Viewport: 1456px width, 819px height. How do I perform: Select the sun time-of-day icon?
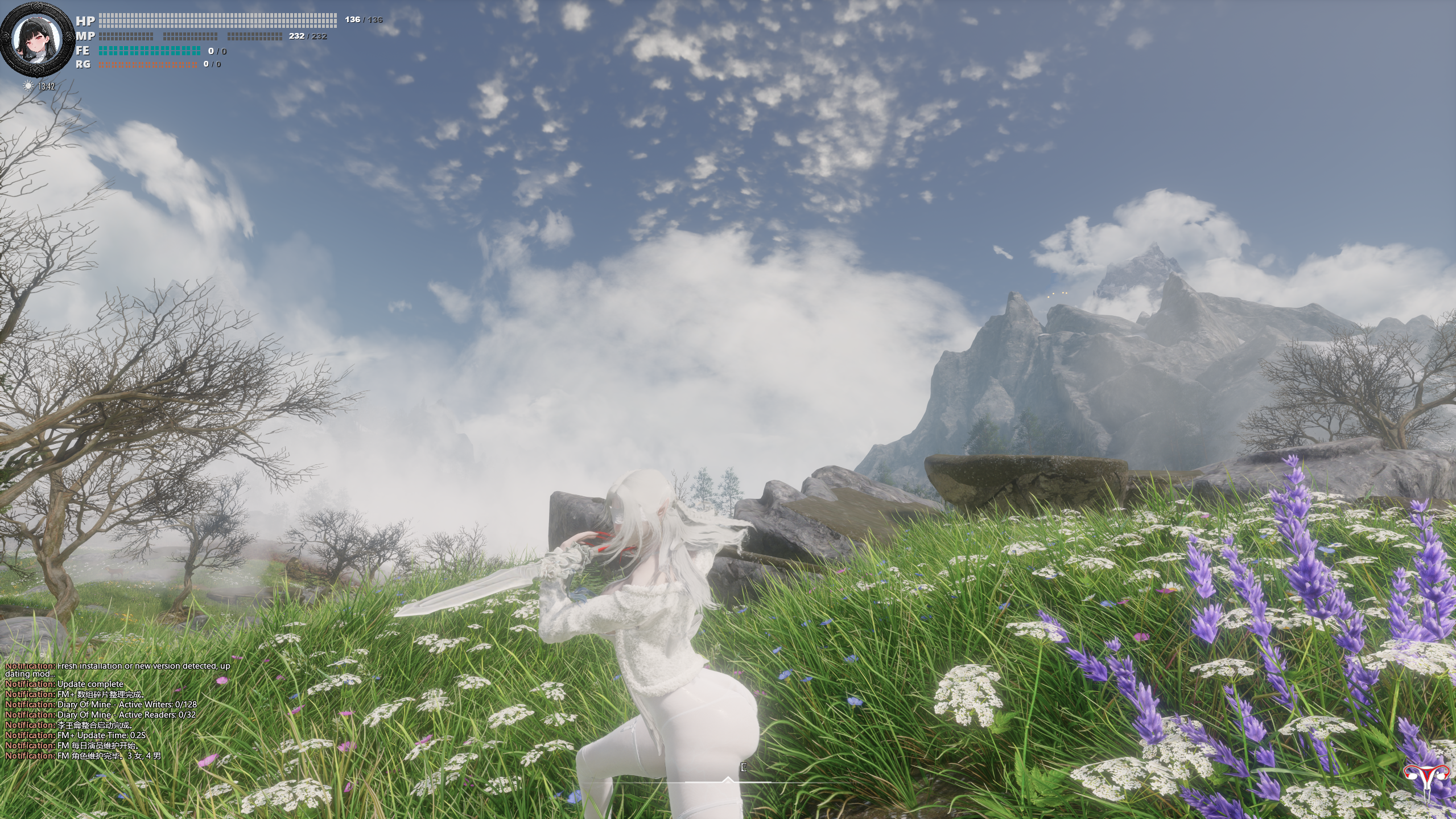click(x=28, y=86)
